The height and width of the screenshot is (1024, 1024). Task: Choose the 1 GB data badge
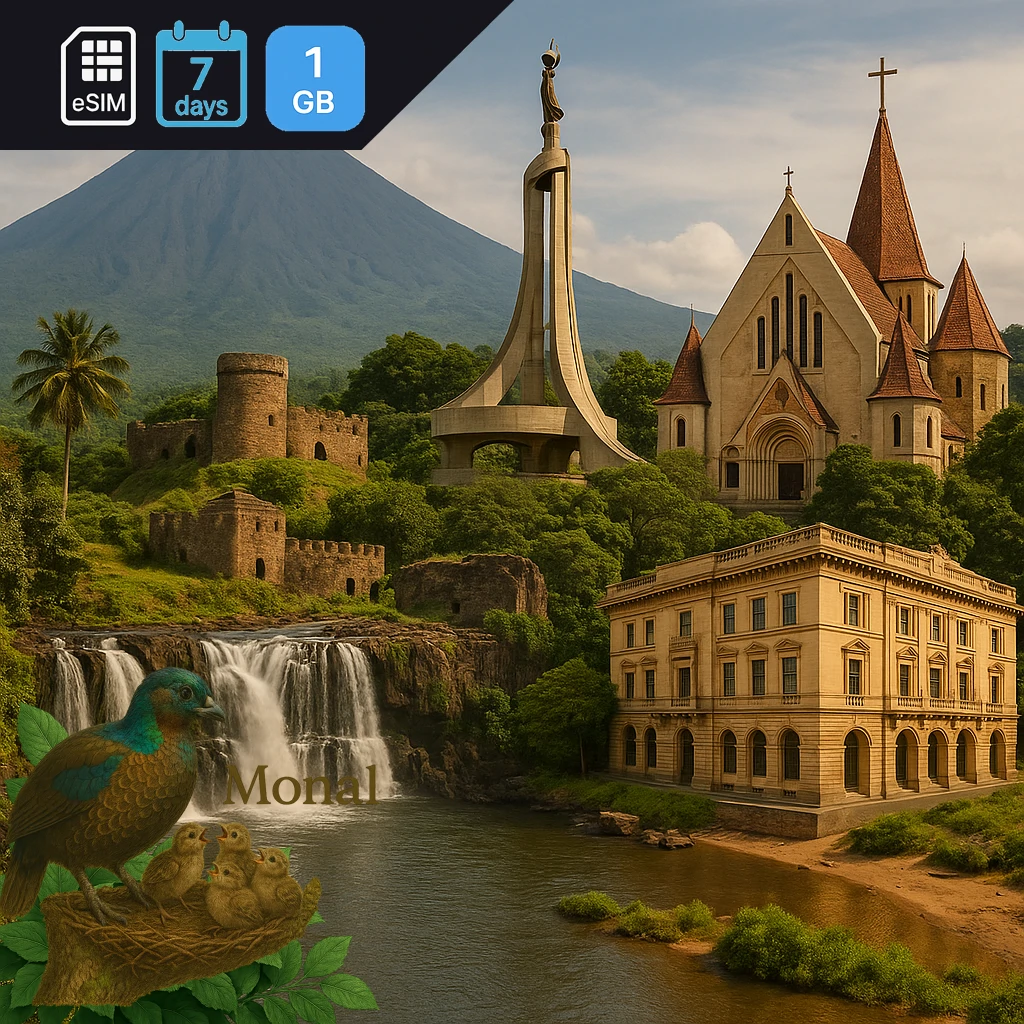coord(315,78)
